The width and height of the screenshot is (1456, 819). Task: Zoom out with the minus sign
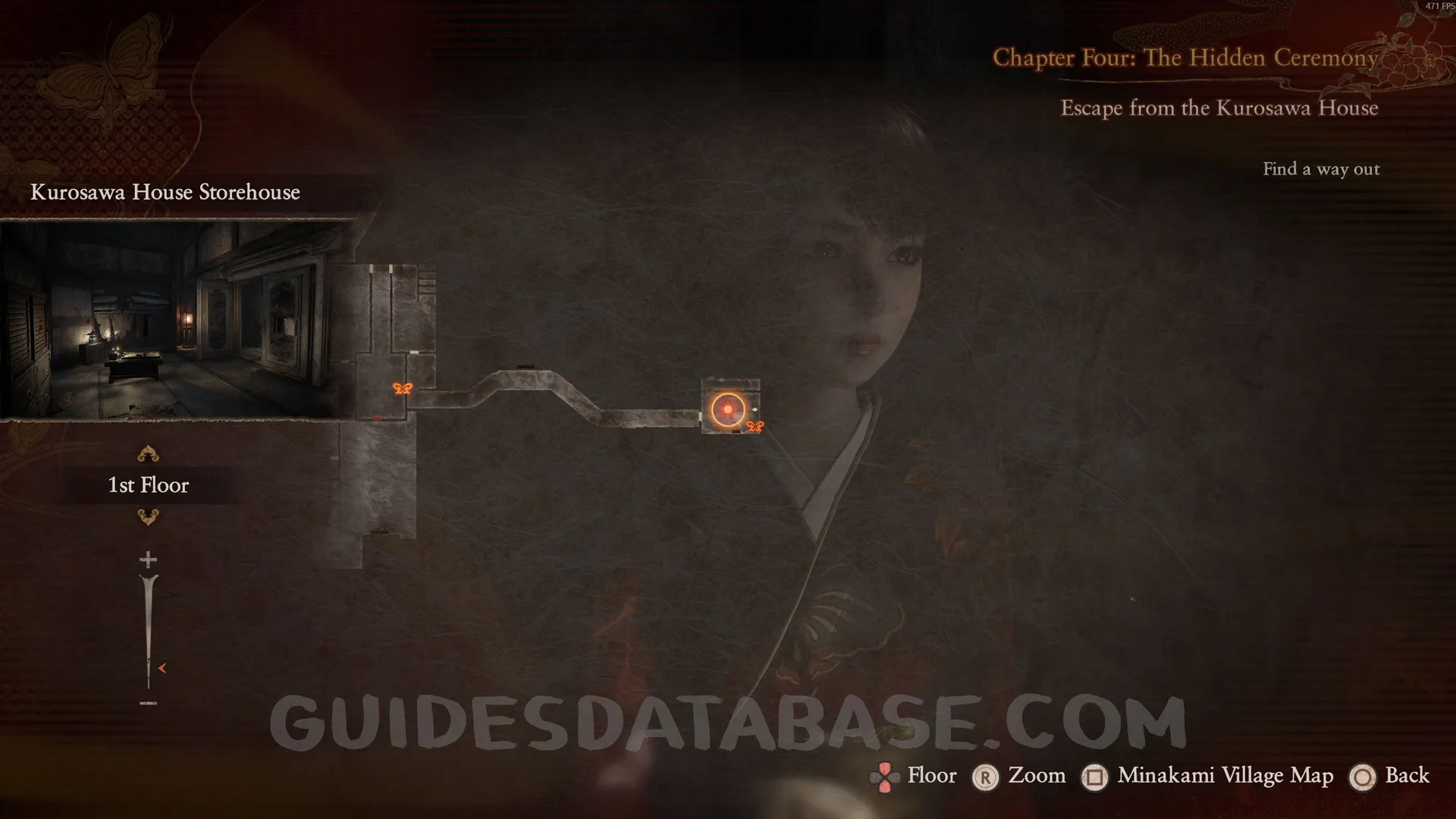click(148, 703)
